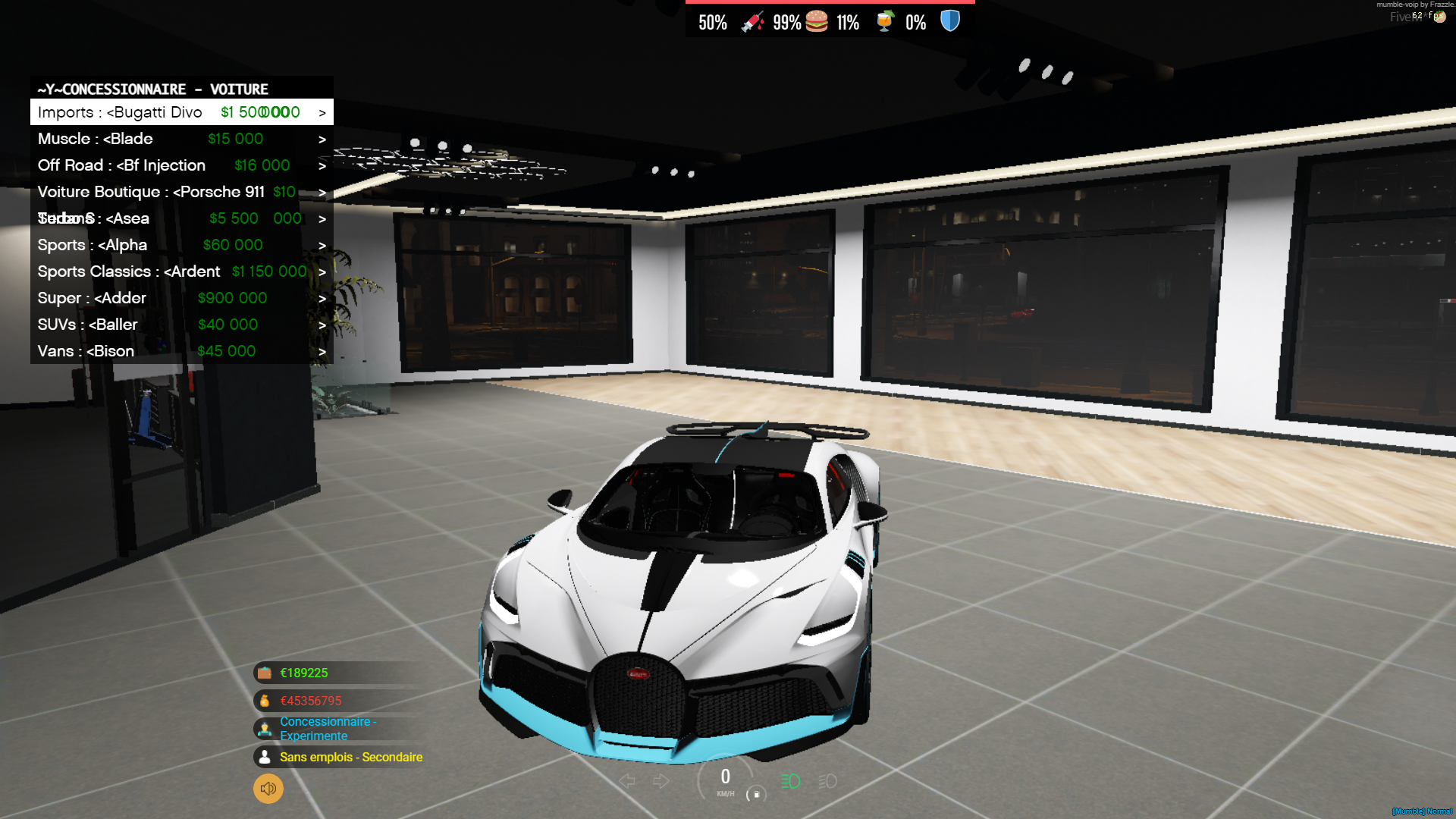The height and width of the screenshot is (819, 1456).
Task: Toggle the fog lights indicator
Action: (827, 780)
